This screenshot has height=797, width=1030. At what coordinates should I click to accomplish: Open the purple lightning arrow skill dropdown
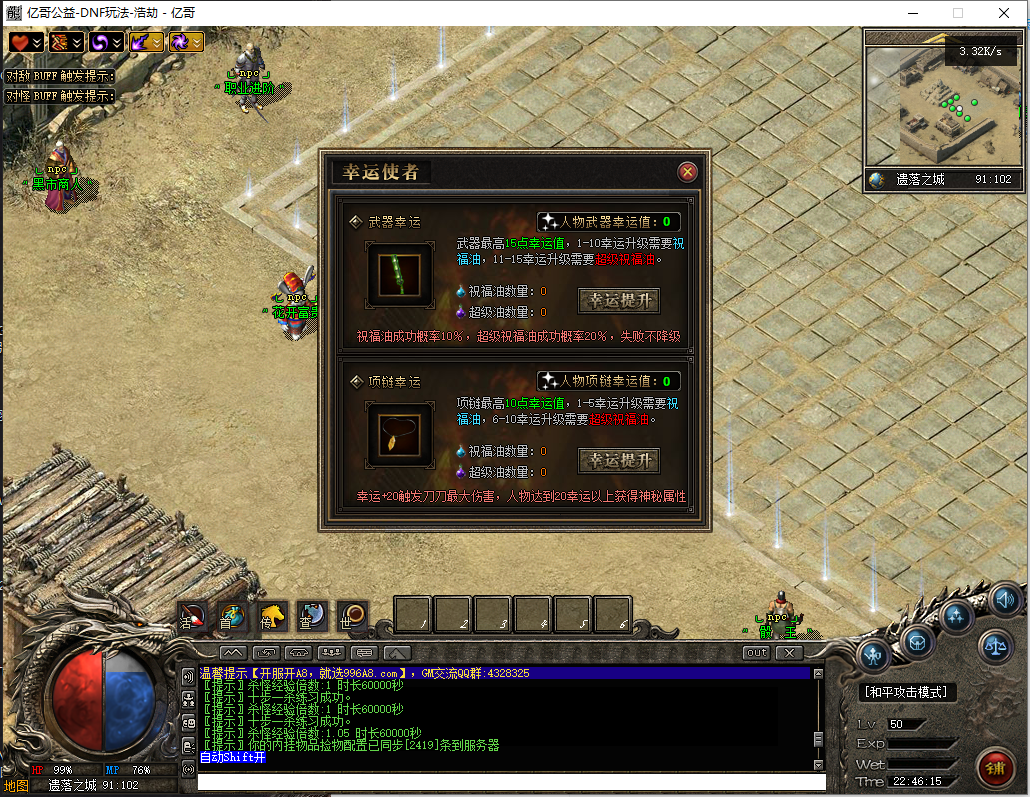click(x=147, y=42)
